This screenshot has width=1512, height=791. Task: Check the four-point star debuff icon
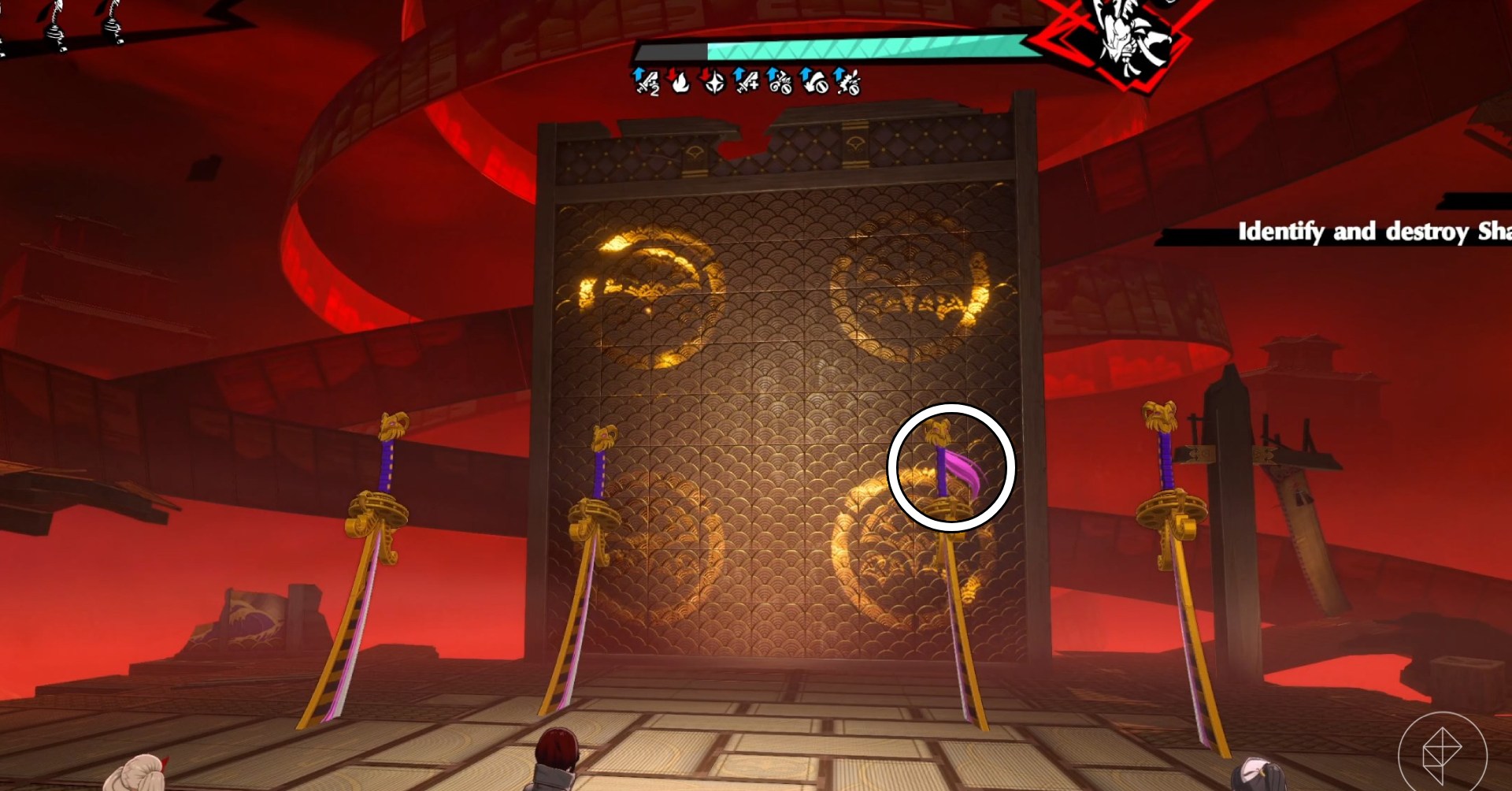click(x=713, y=81)
